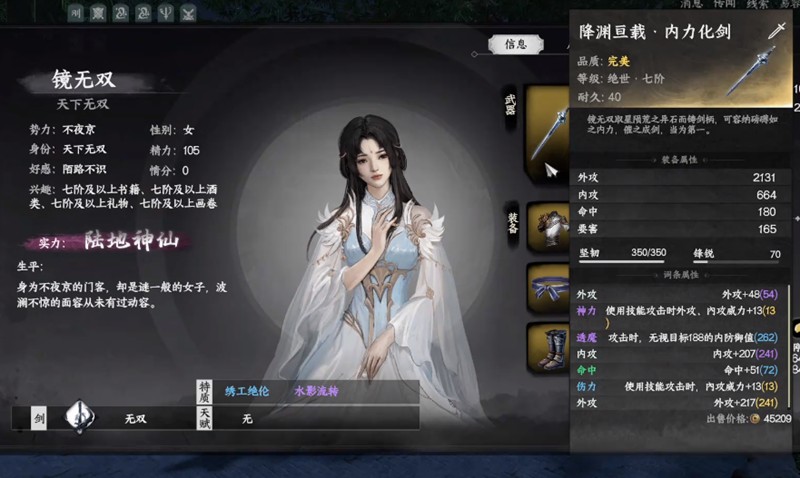Open the 信息 info tab
Image resolution: width=800 pixels, height=478 pixels.
pos(517,45)
